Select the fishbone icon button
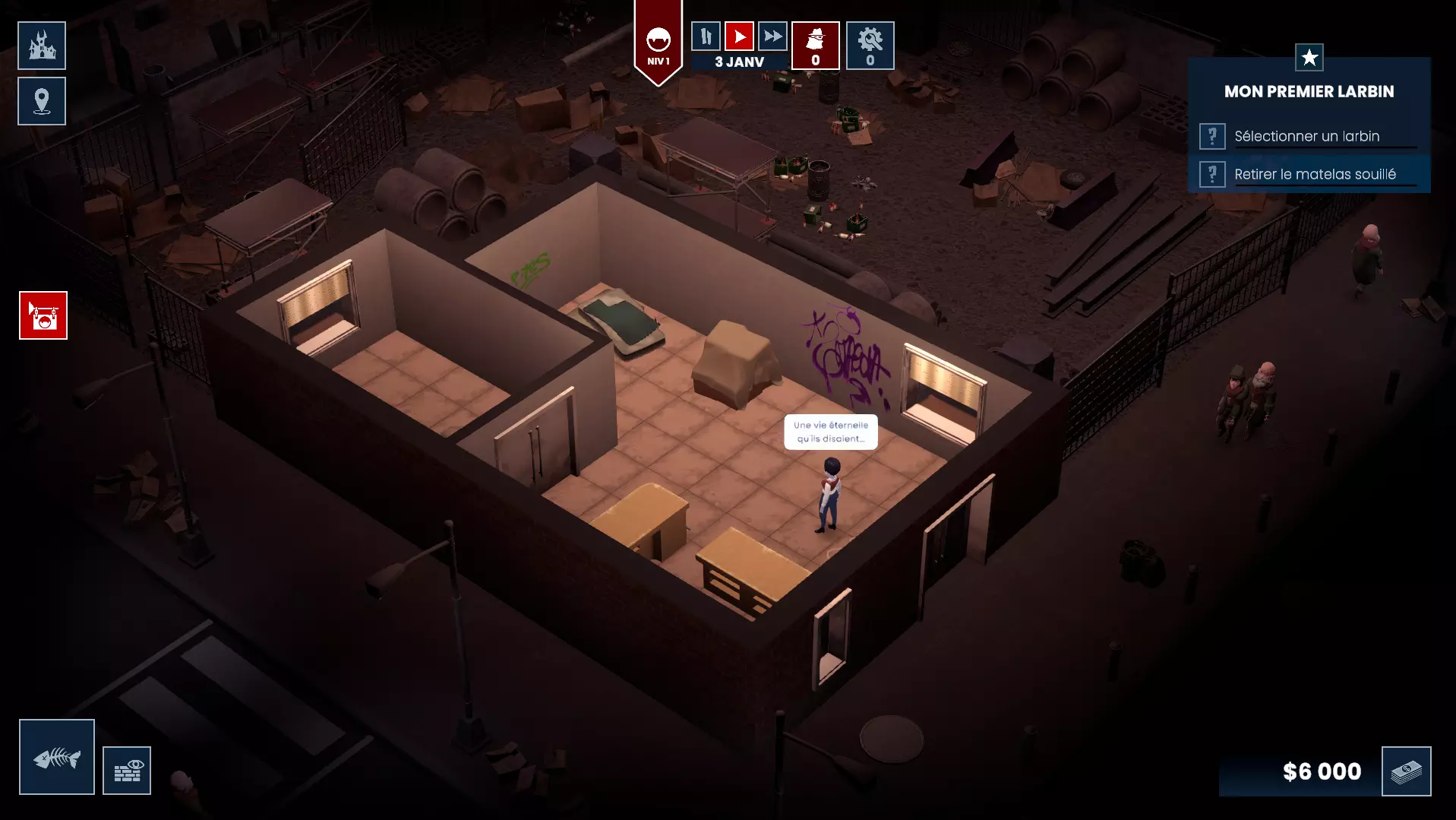The height and width of the screenshot is (820, 1456). (x=57, y=757)
